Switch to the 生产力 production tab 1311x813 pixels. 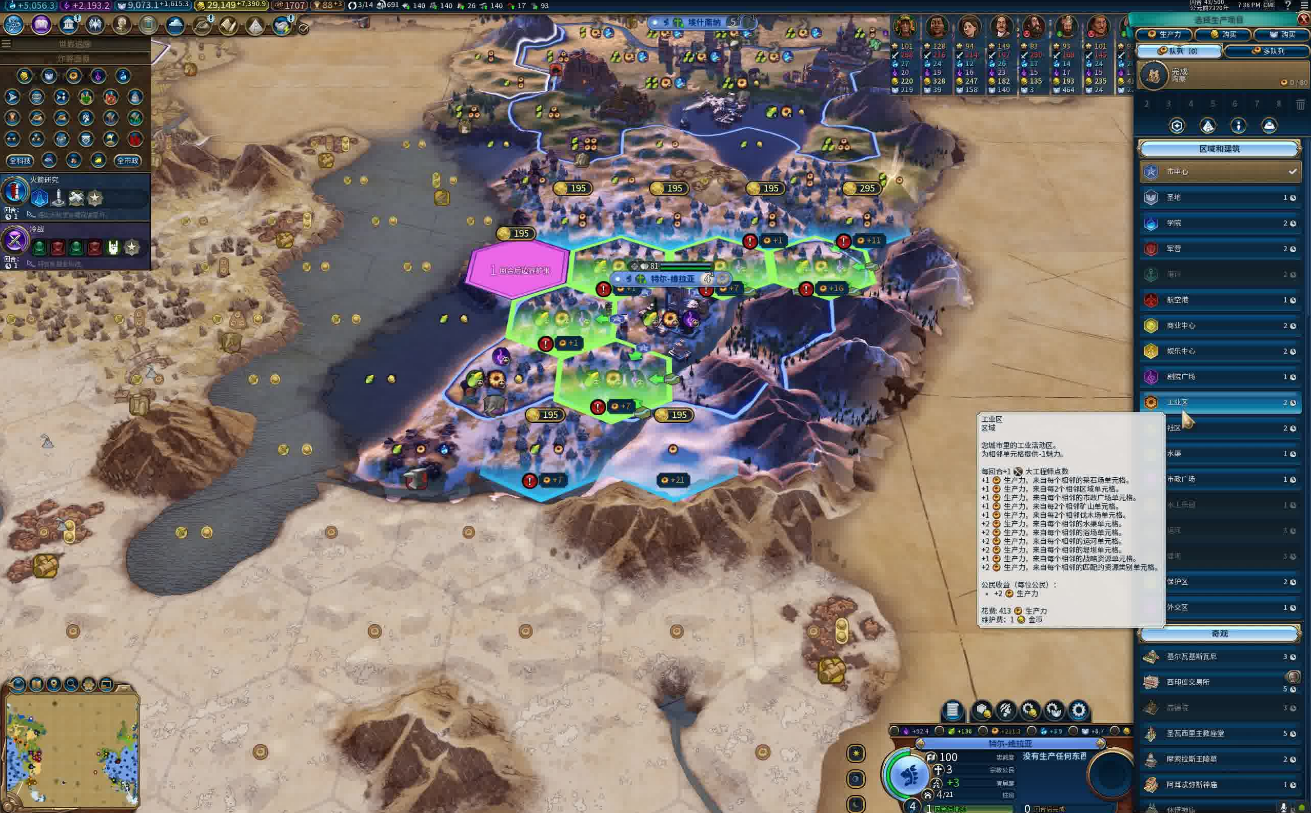(x=1163, y=35)
